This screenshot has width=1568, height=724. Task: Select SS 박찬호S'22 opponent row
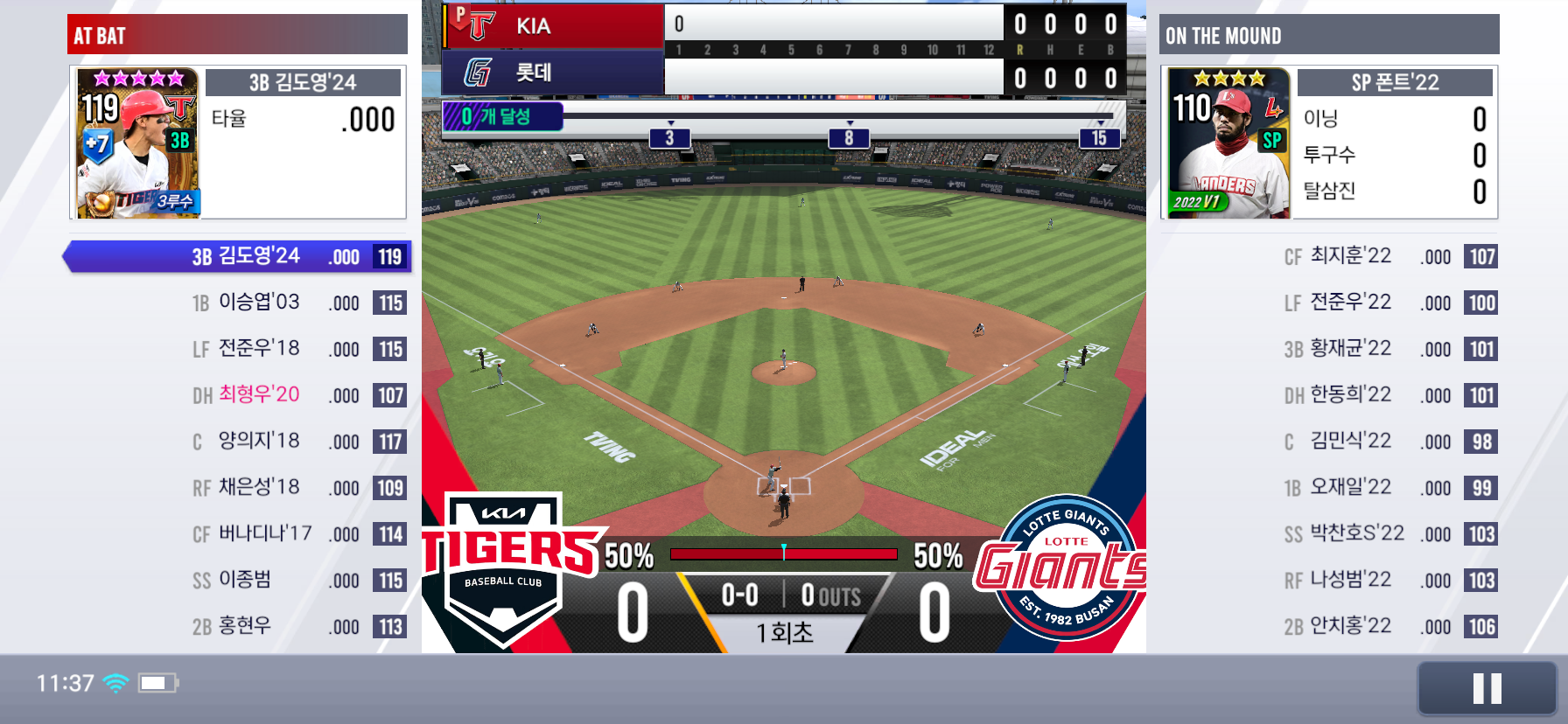1389,534
